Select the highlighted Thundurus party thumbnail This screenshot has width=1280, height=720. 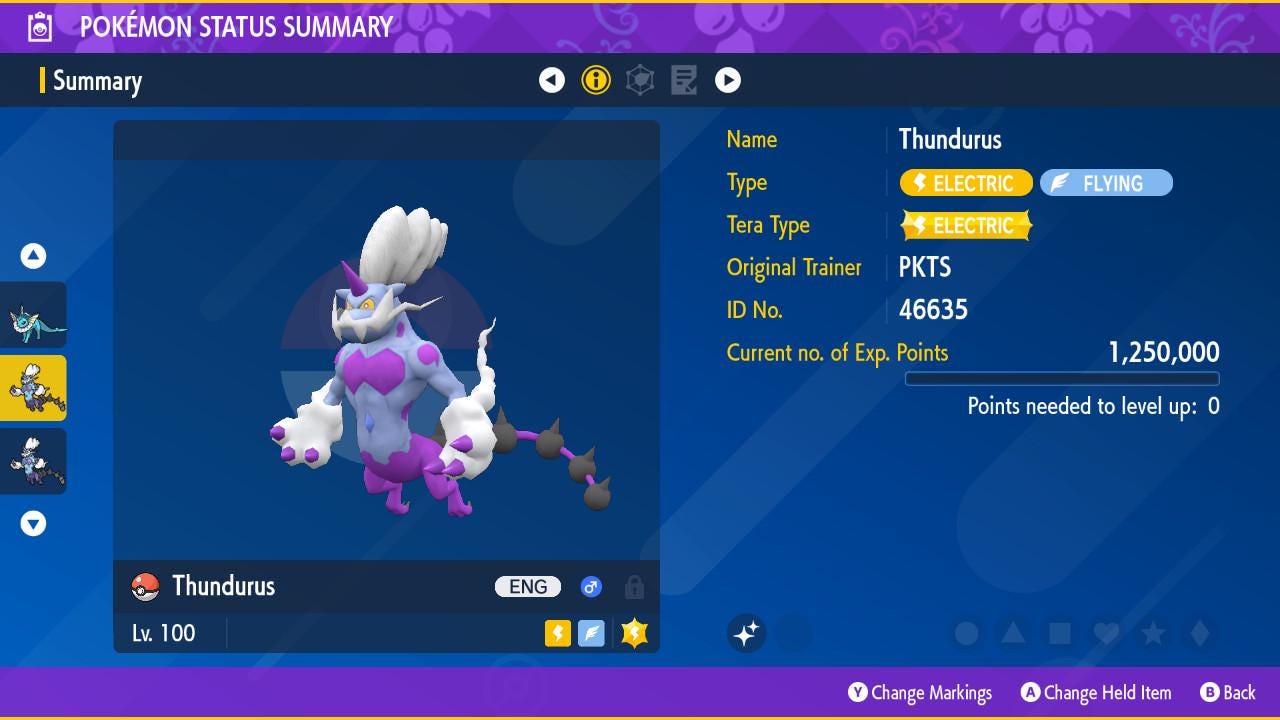[34, 388]
